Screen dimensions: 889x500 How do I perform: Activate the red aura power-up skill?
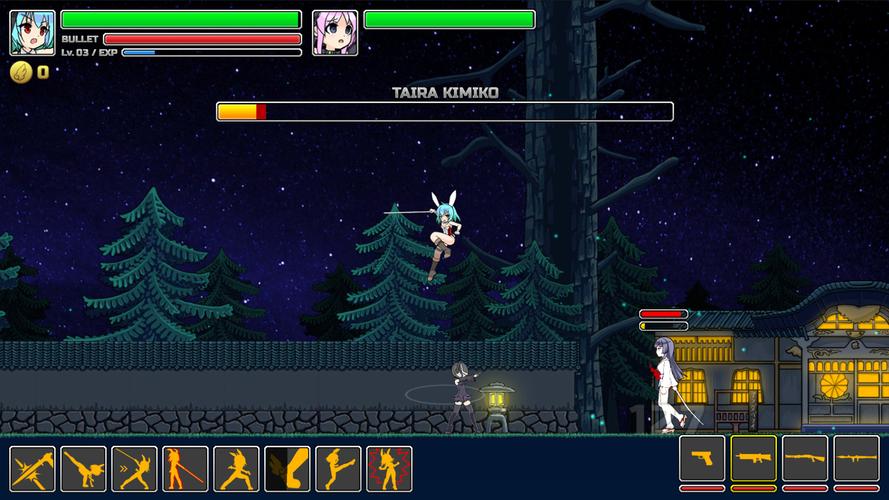coord(390,468)
